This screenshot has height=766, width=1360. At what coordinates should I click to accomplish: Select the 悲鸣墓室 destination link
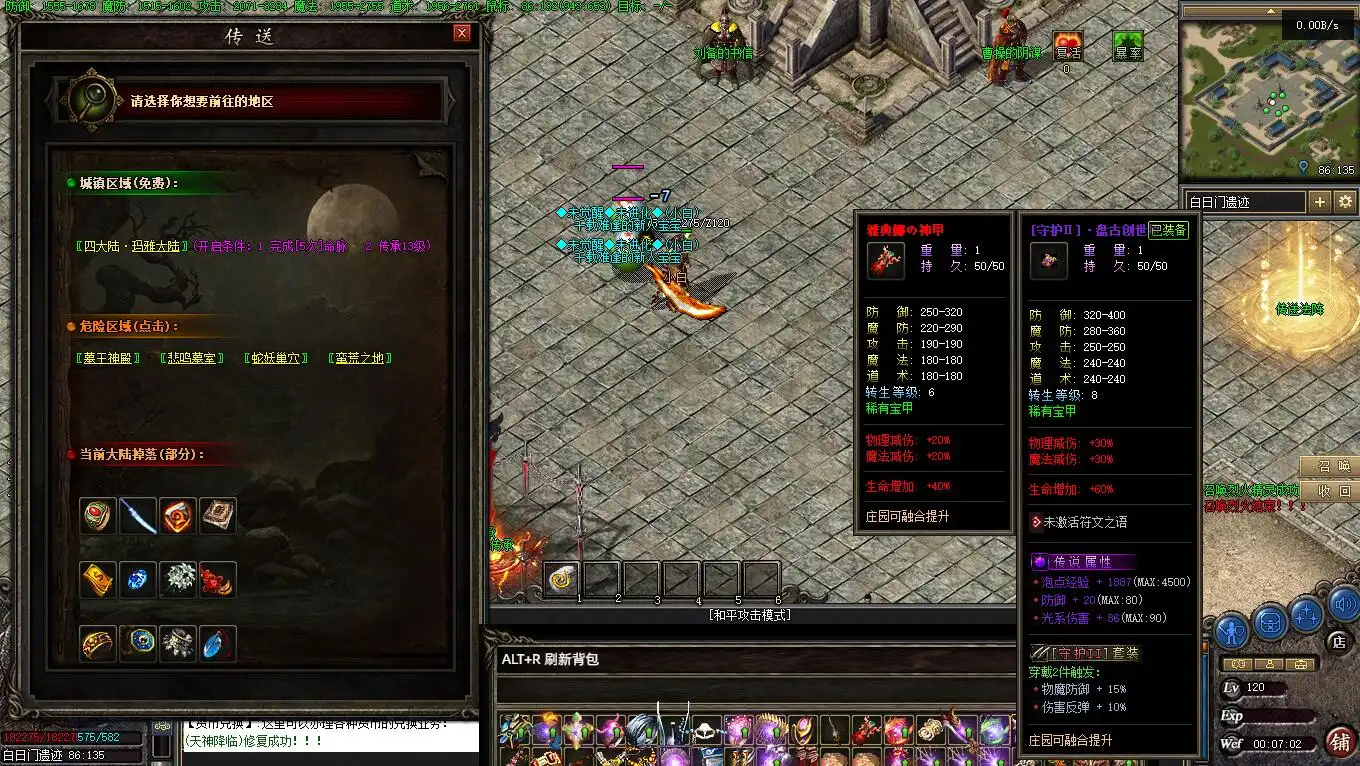[x=192, y=358]
